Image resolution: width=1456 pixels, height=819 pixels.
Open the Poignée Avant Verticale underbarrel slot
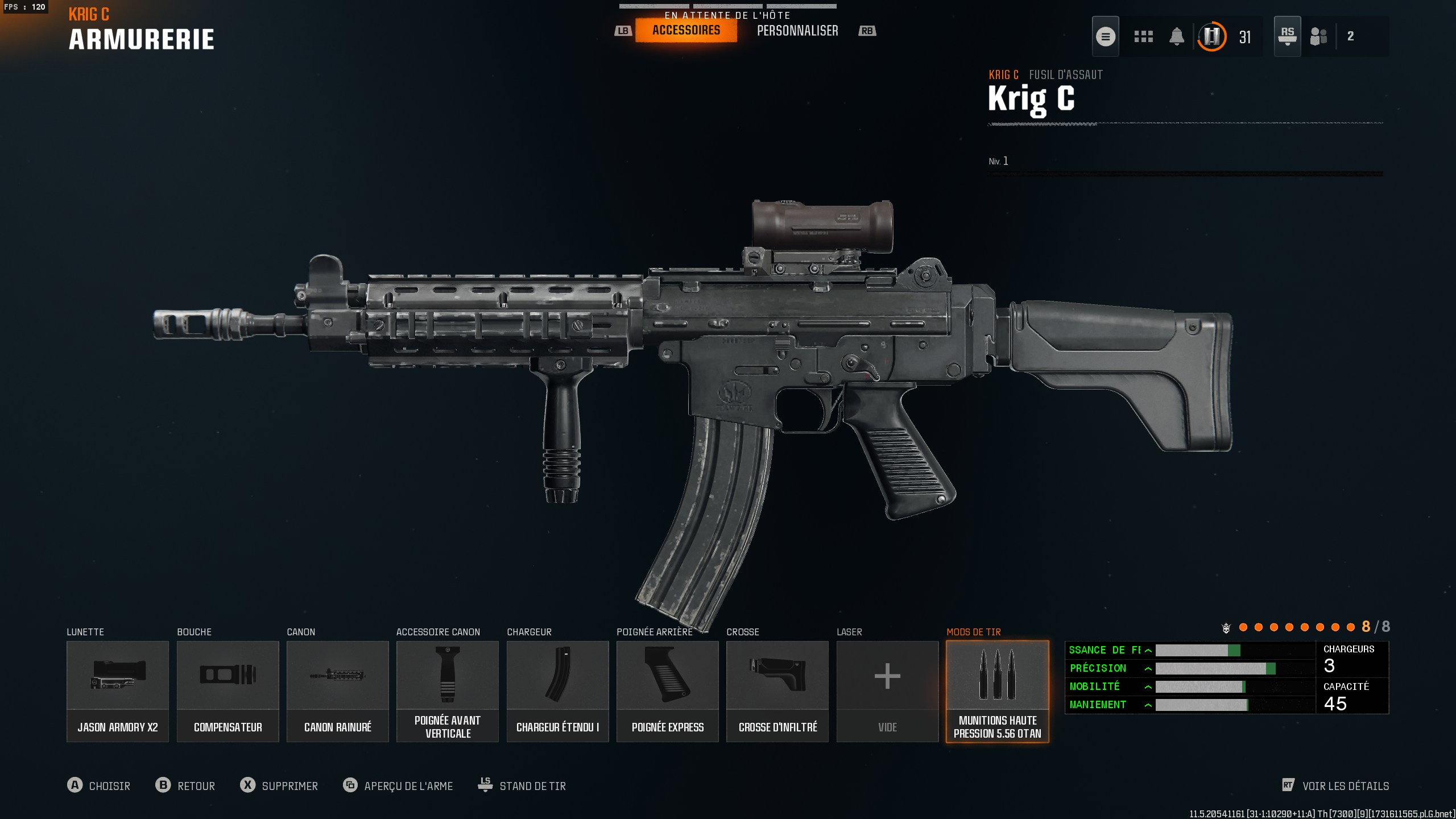[x=447, y=691]
